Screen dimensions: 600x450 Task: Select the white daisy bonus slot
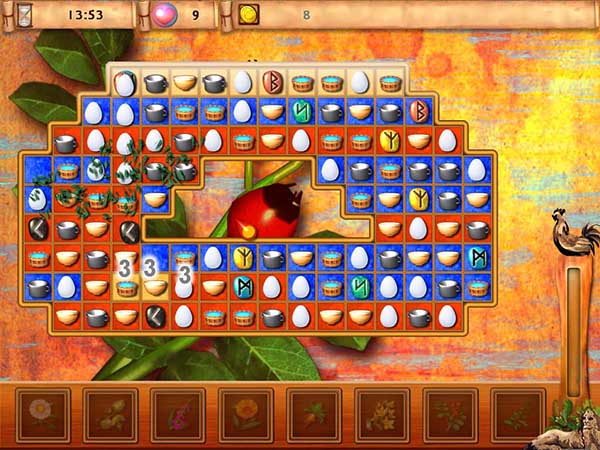pyautogui.click(x=42, y=415)
